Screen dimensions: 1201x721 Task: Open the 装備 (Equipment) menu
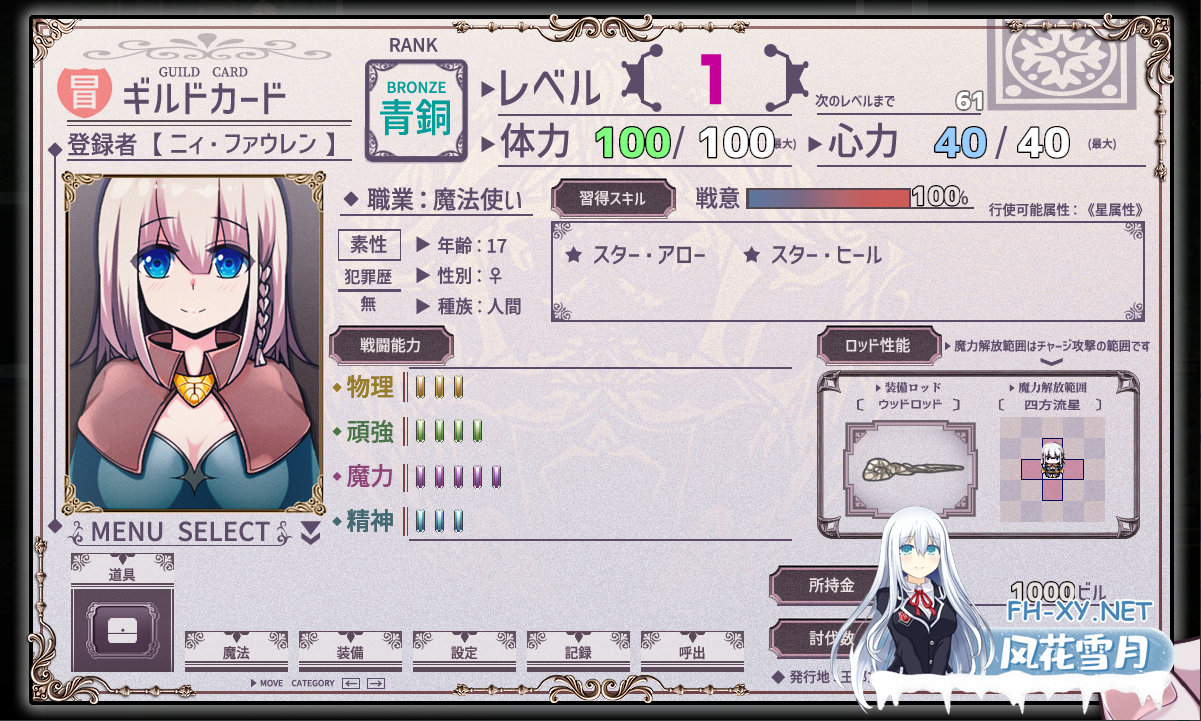point(350,653)
